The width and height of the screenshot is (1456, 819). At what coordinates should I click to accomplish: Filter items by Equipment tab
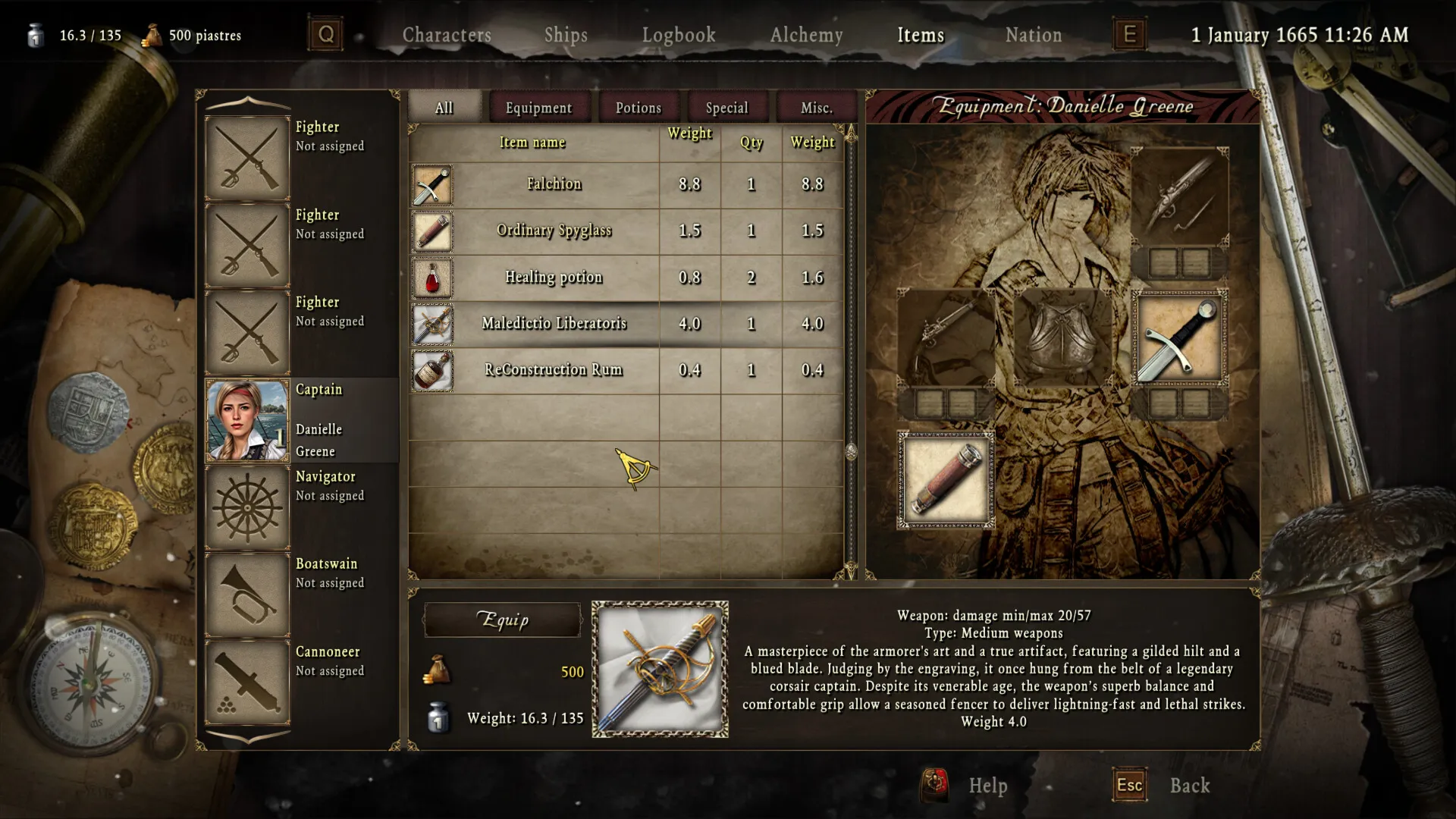[x=538, y=108]
